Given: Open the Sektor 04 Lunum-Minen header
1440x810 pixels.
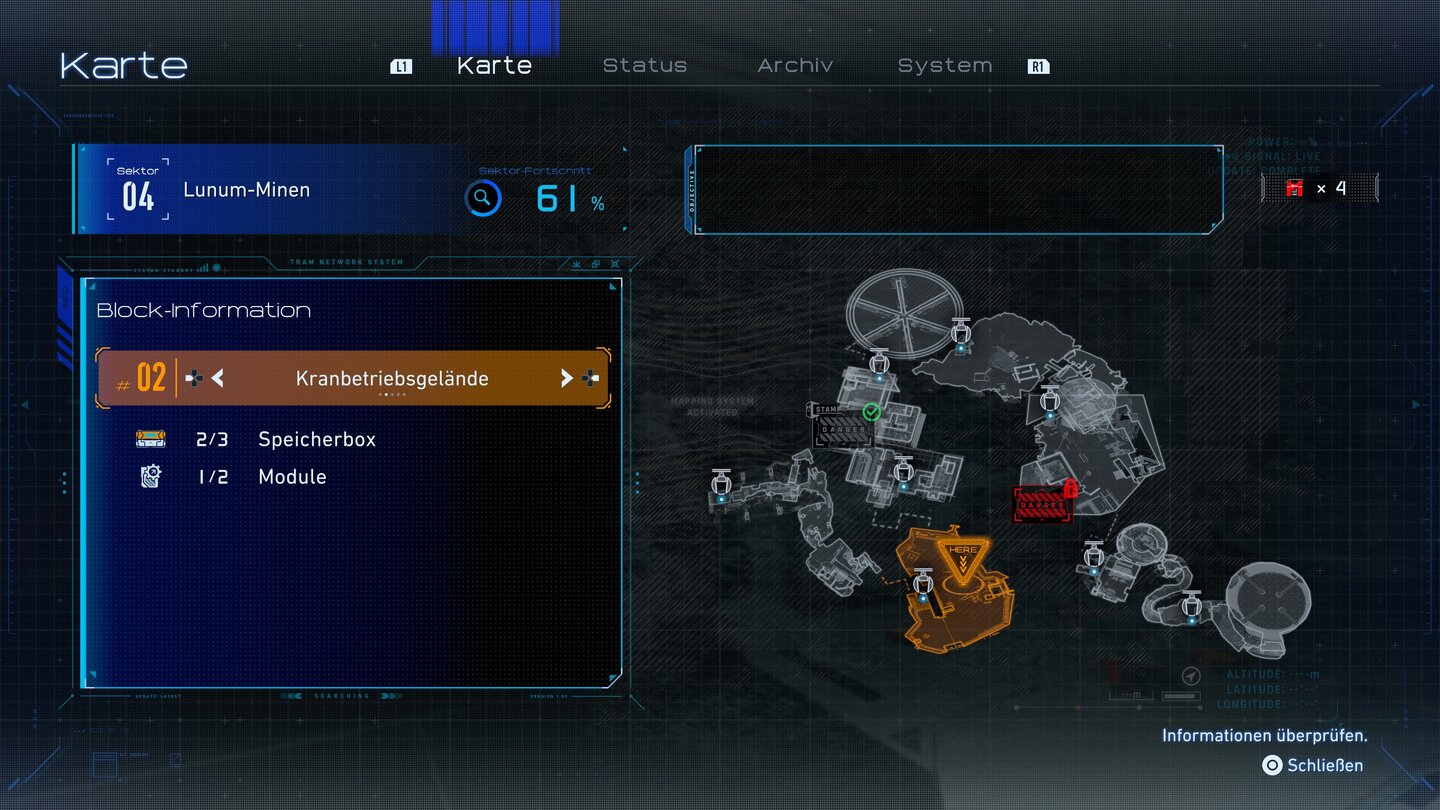Looking at the screenshot, I should (x=246, y=190).
